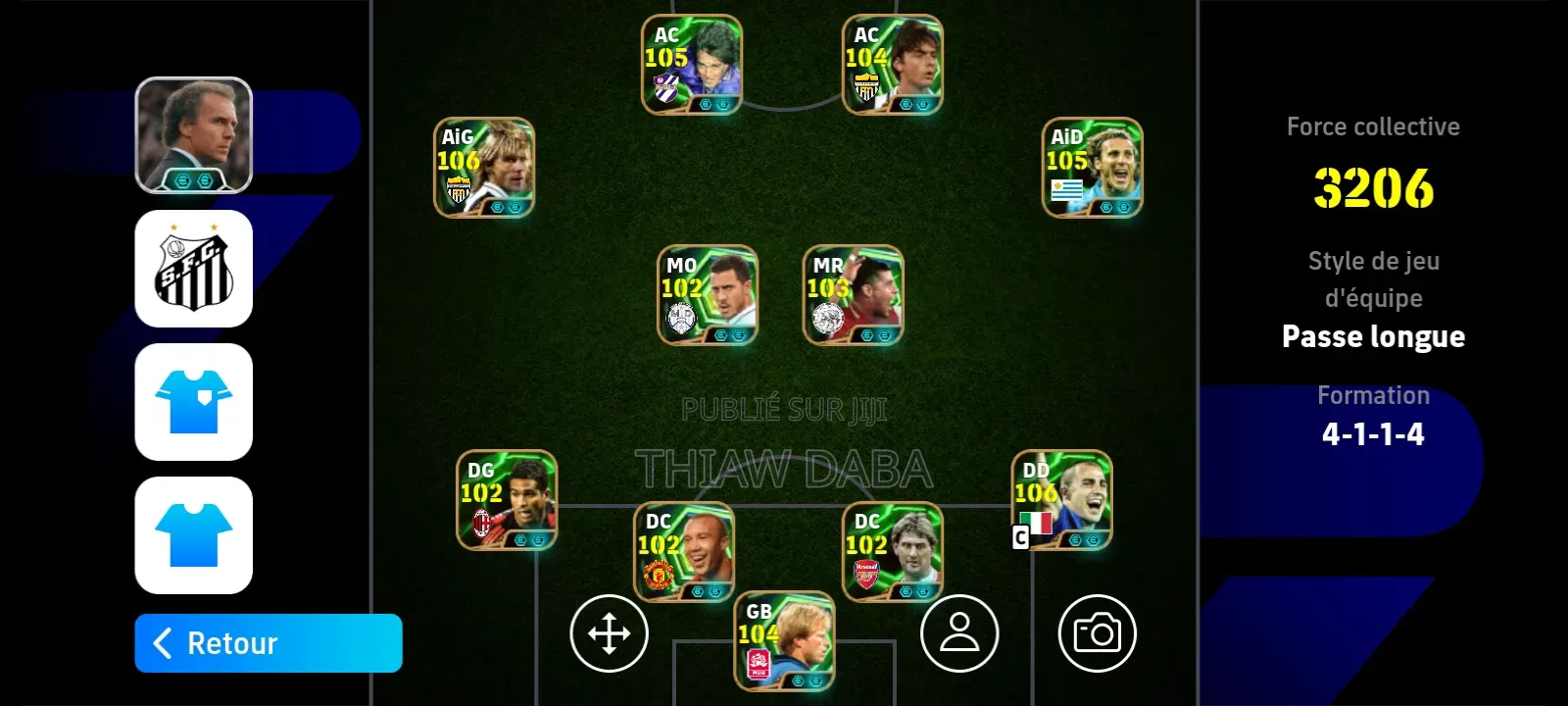Tap the camera screenshot icon

coord(1100,633)
